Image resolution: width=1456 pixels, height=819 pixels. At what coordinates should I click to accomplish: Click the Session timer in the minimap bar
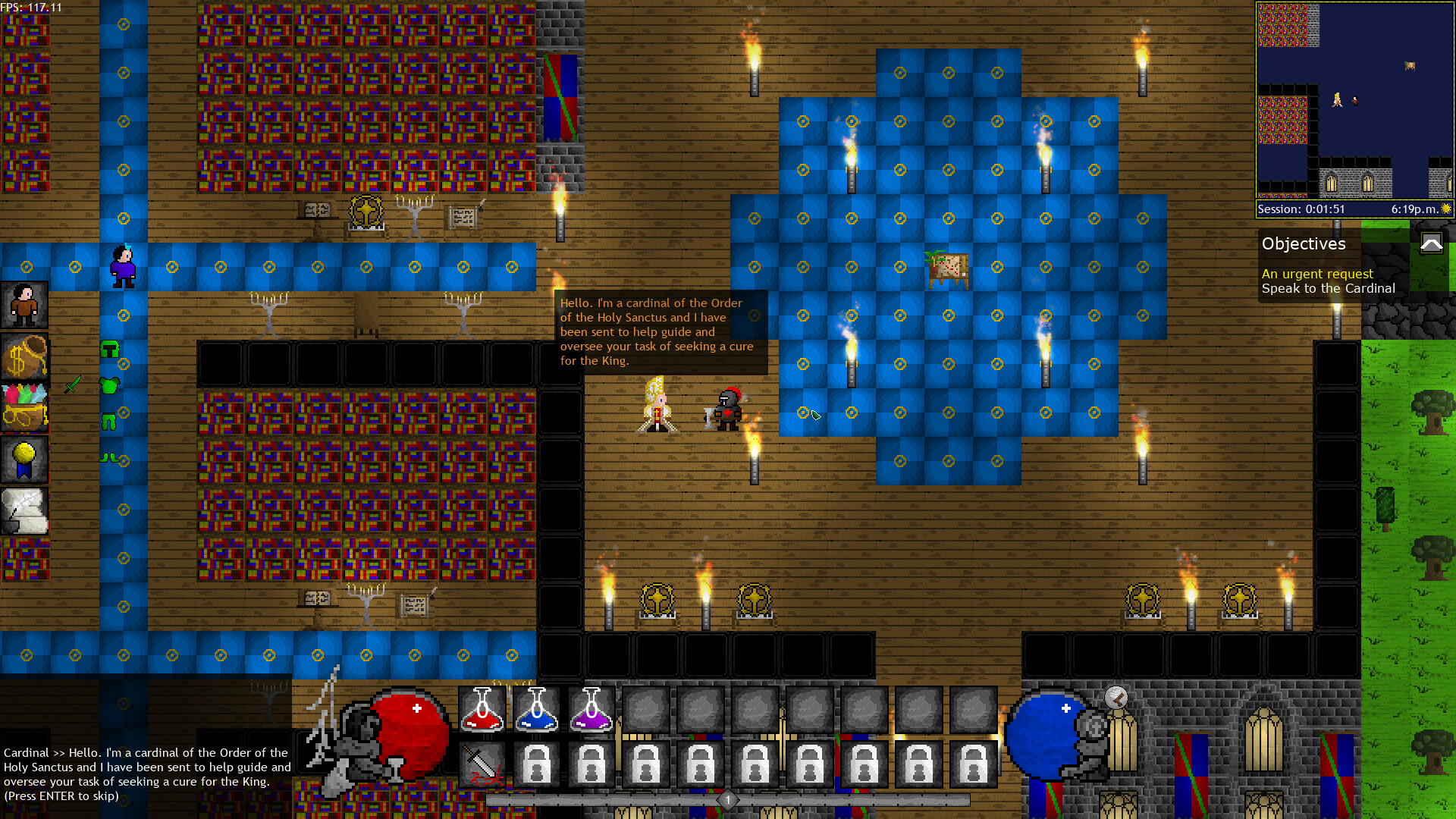(x=1301, y=209)
